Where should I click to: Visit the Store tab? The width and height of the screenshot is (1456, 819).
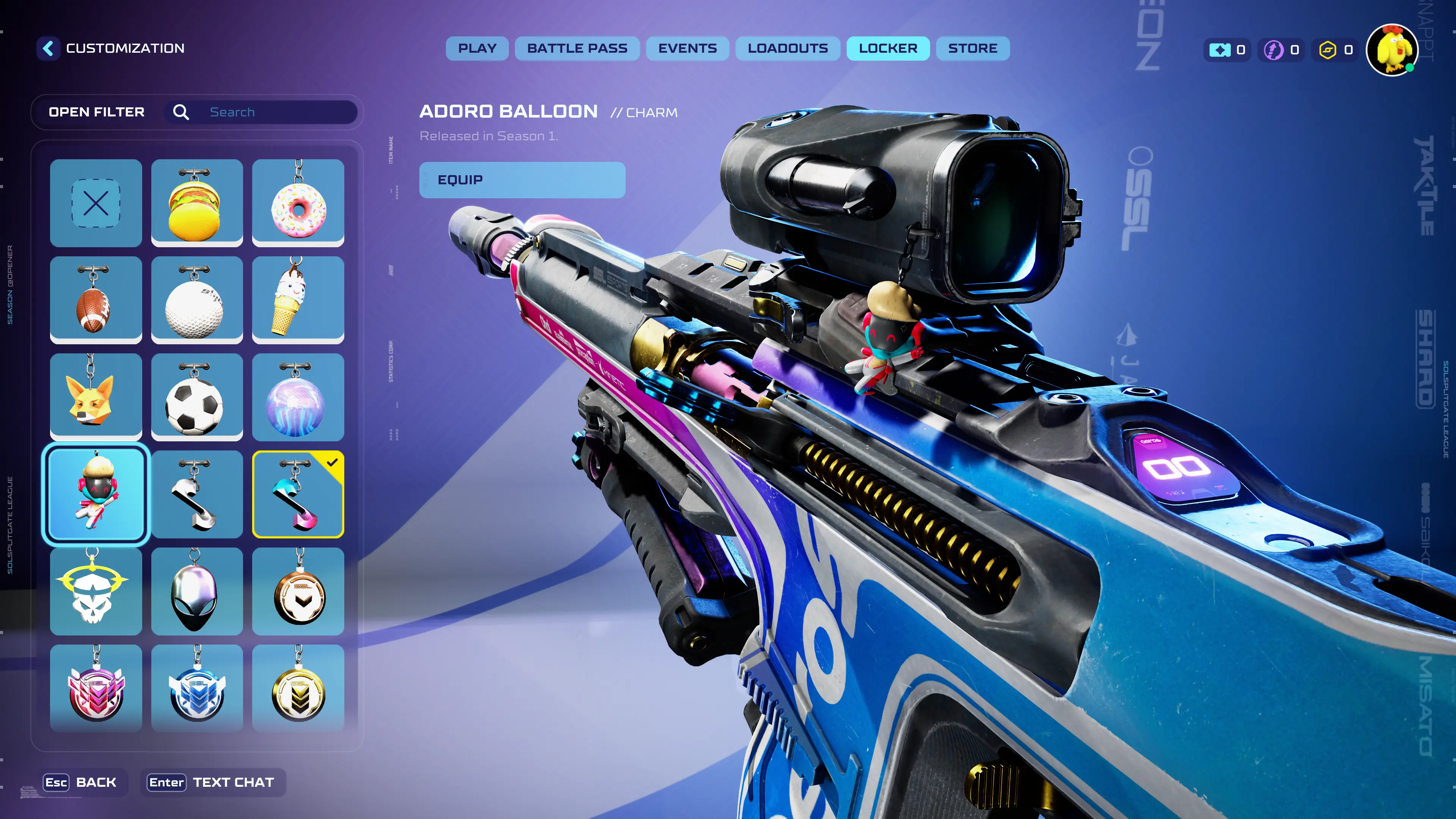973,49
